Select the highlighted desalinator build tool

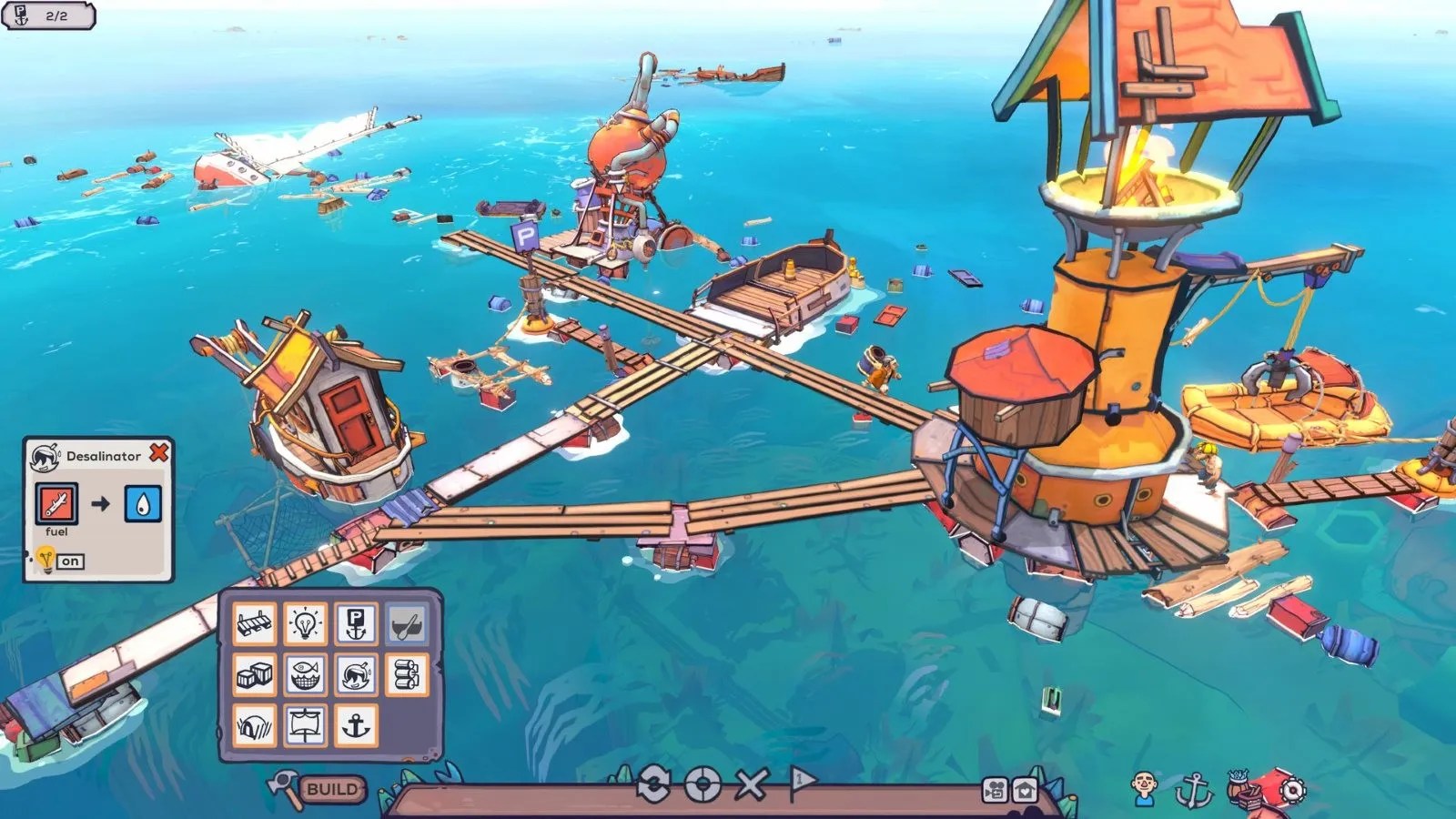pos(408,622)
